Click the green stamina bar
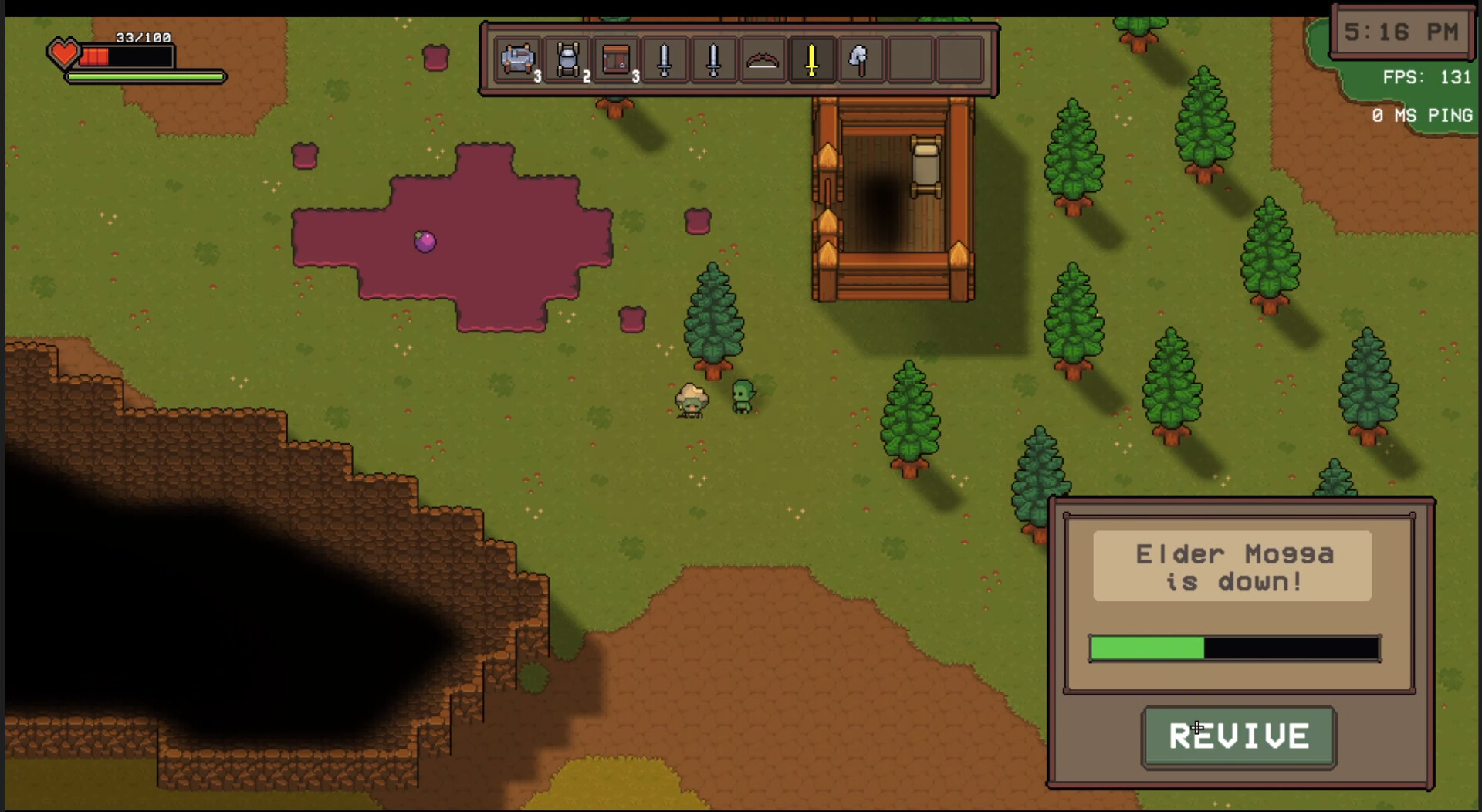Screen dimensions: 1482x812 click(147, 78)
